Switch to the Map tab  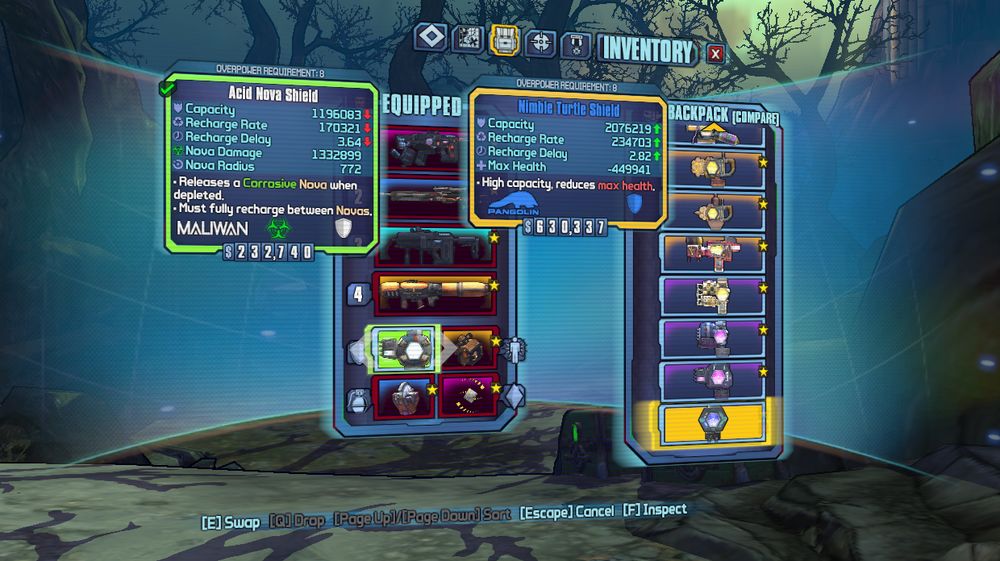[x=467, y=39]
